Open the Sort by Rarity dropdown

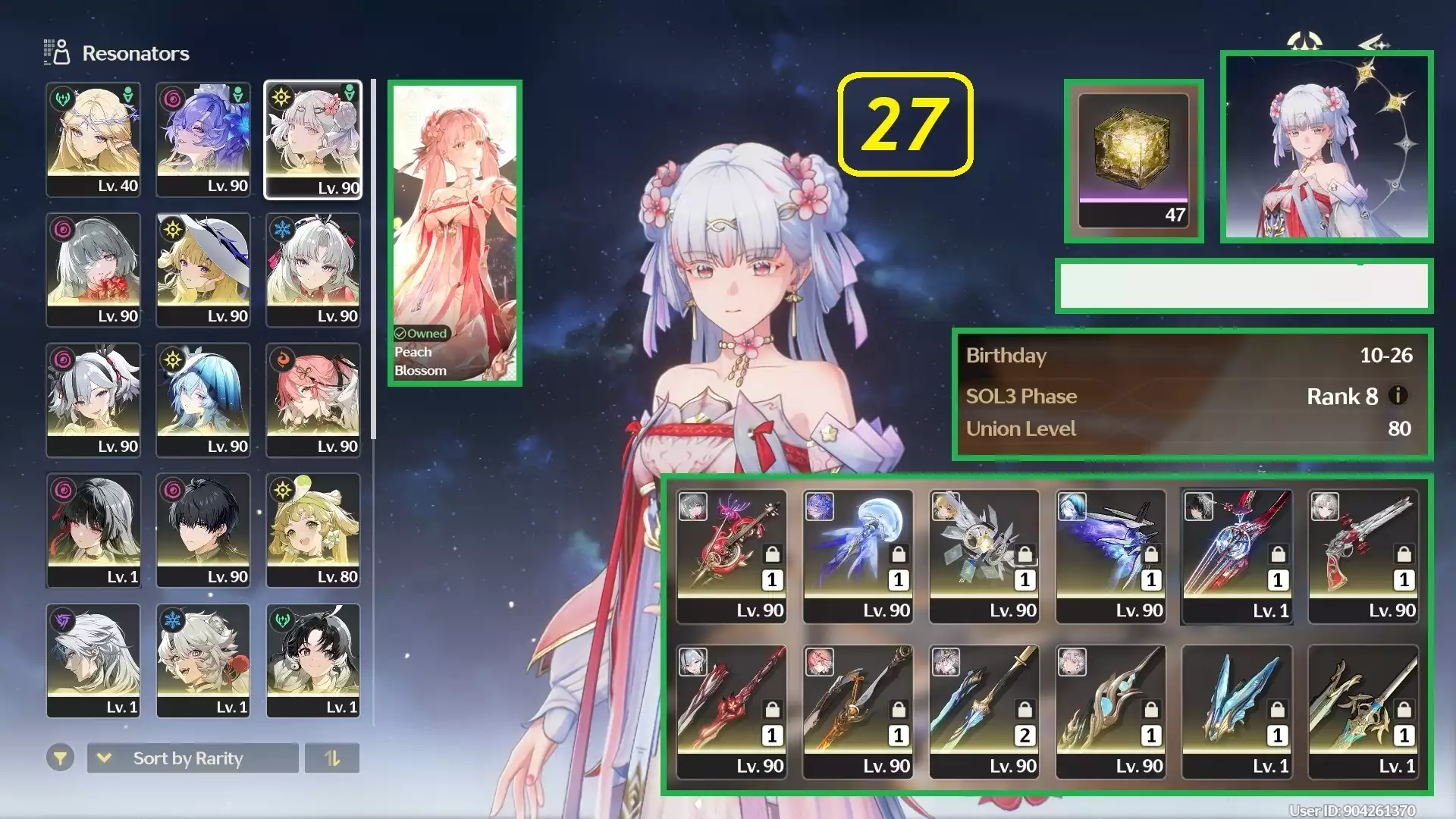(x=193, y=758)
